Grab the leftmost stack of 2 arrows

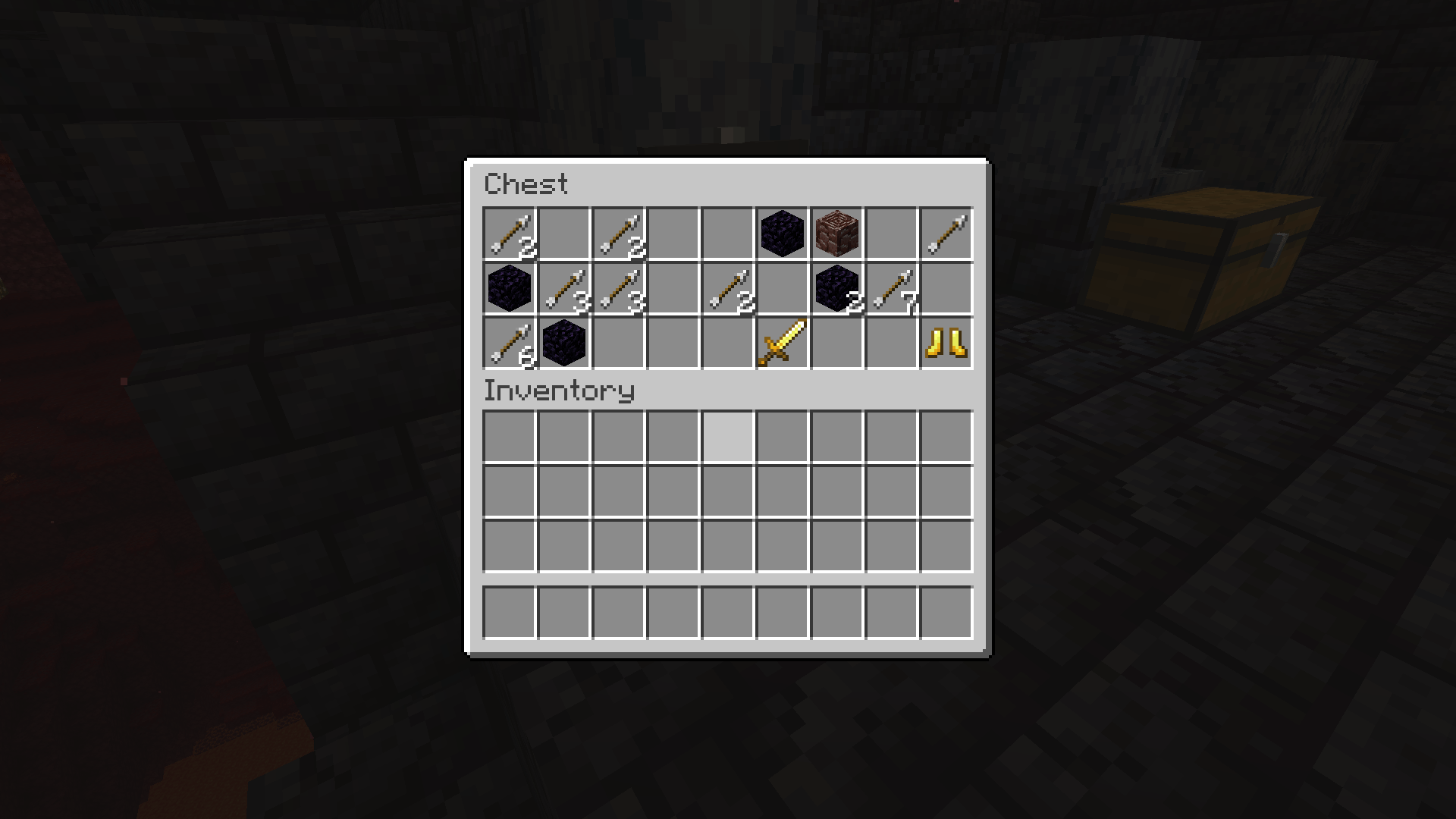click(x=510, y=233)
